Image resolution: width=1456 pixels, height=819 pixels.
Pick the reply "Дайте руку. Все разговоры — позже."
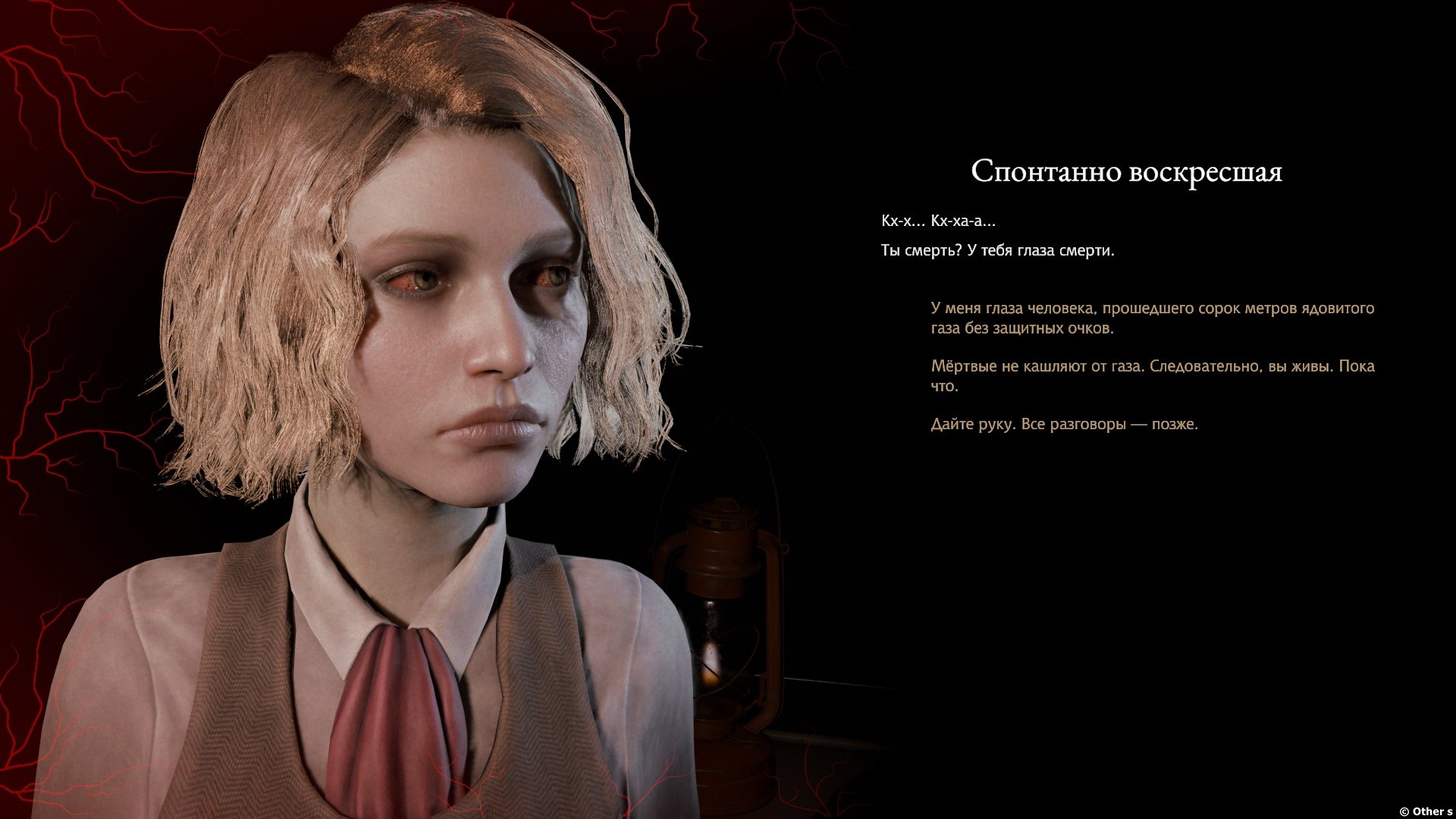click(1064, 424)
